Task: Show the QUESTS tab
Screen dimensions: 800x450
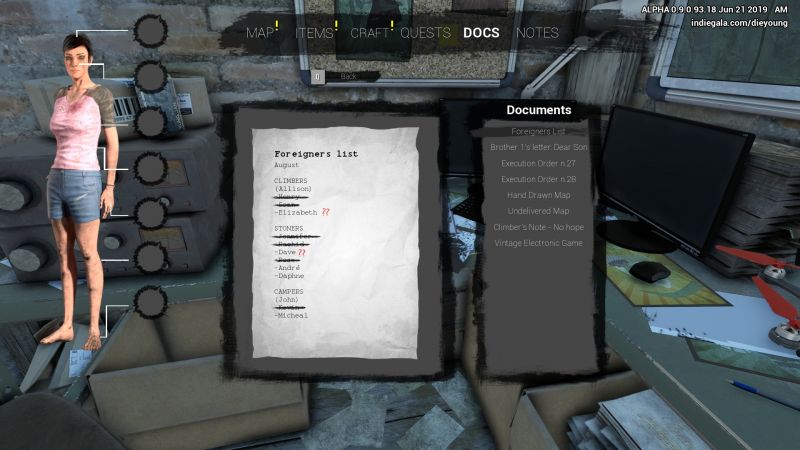Action: (425, 33)
